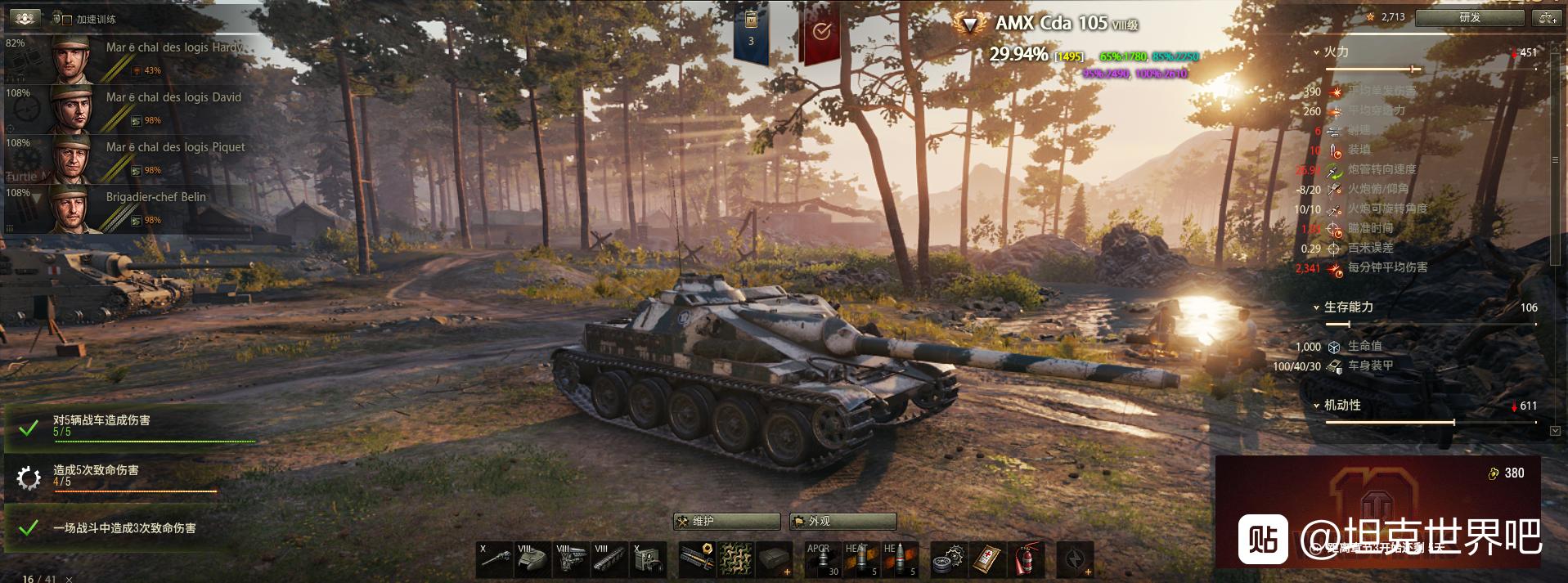
Task: Open the first aid kit consumable slot
Action: [988, 560]
